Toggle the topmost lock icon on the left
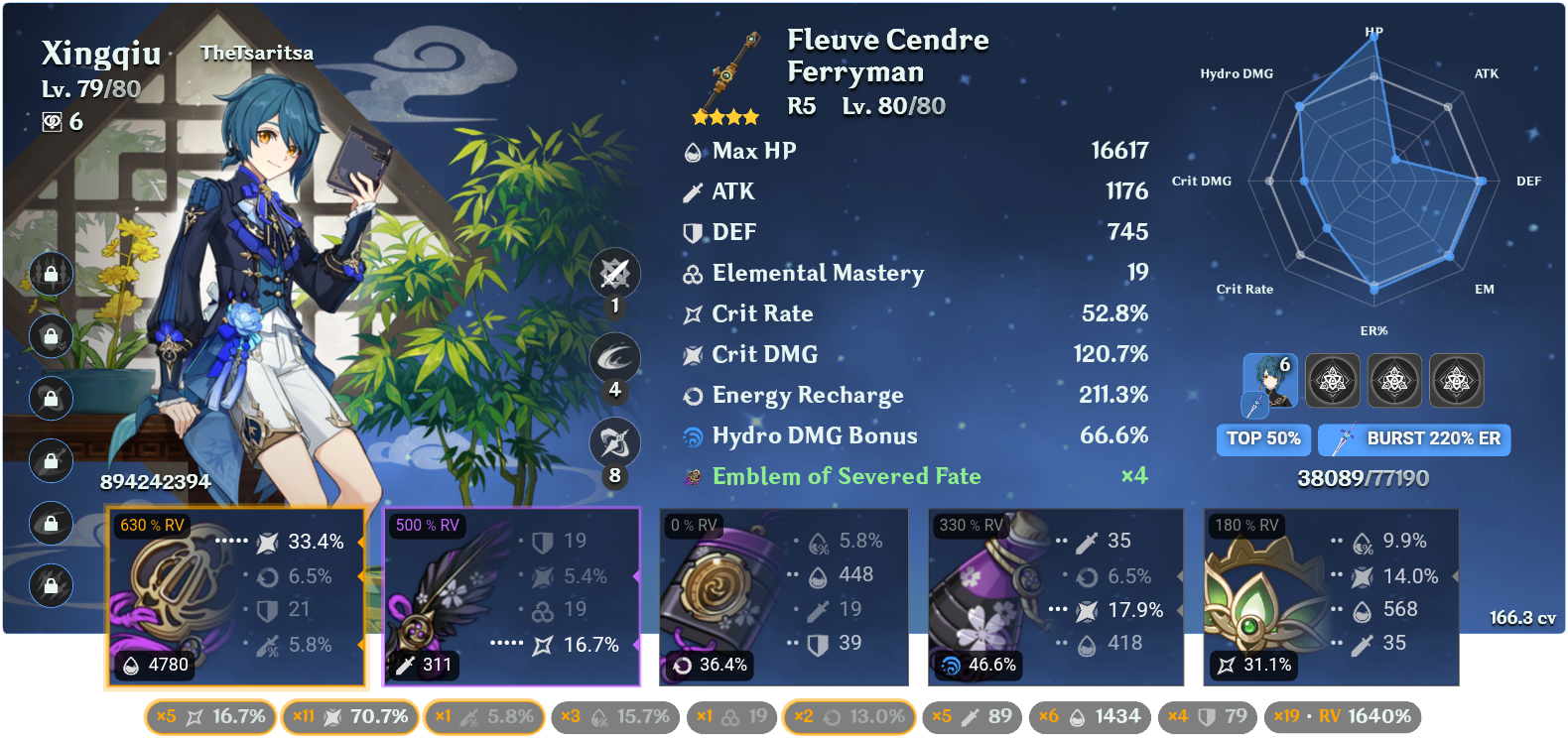This screenshot has height=741, width=1568. tap(50, 274)
